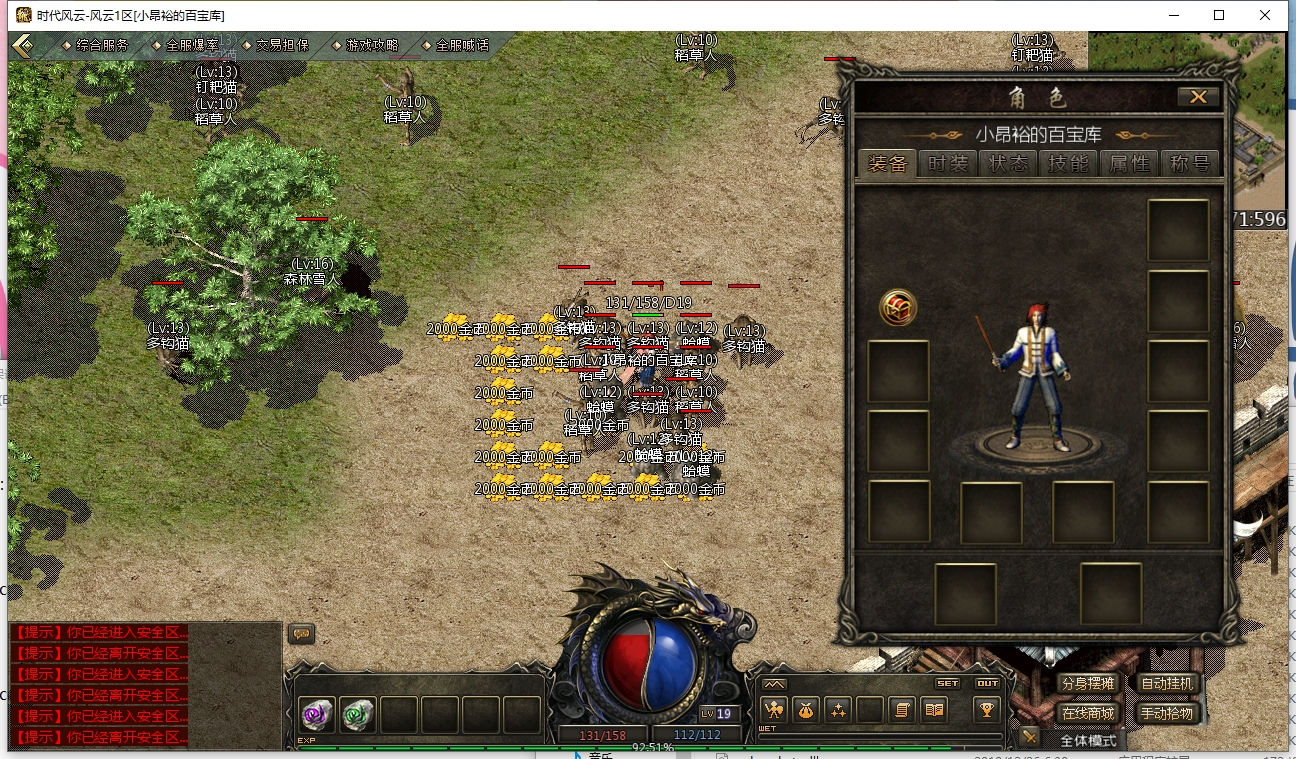Use the purple swirl stone in the hotbar

(x=318, y=714)
